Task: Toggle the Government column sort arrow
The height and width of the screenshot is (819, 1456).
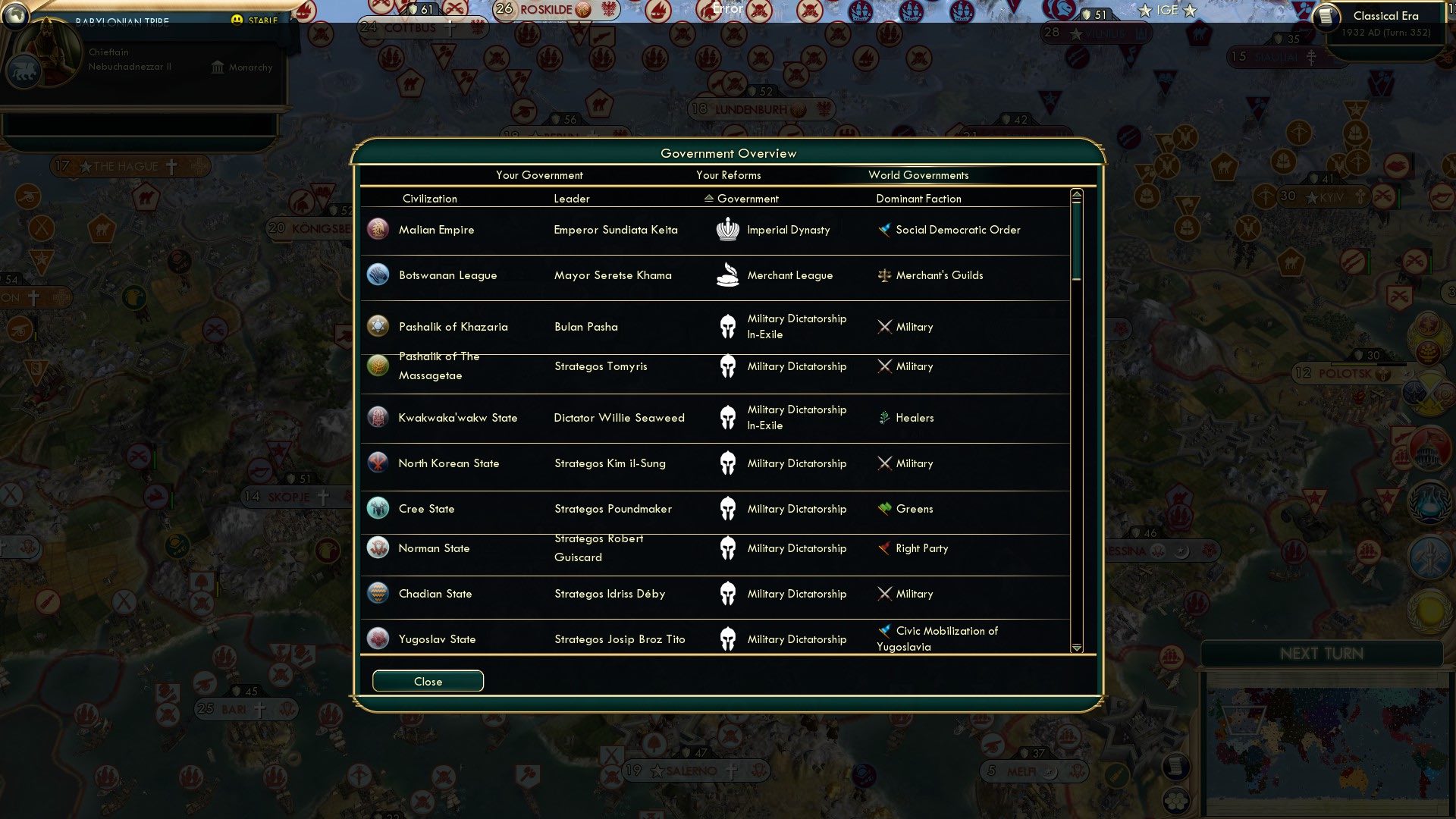Action: point(708,198)
